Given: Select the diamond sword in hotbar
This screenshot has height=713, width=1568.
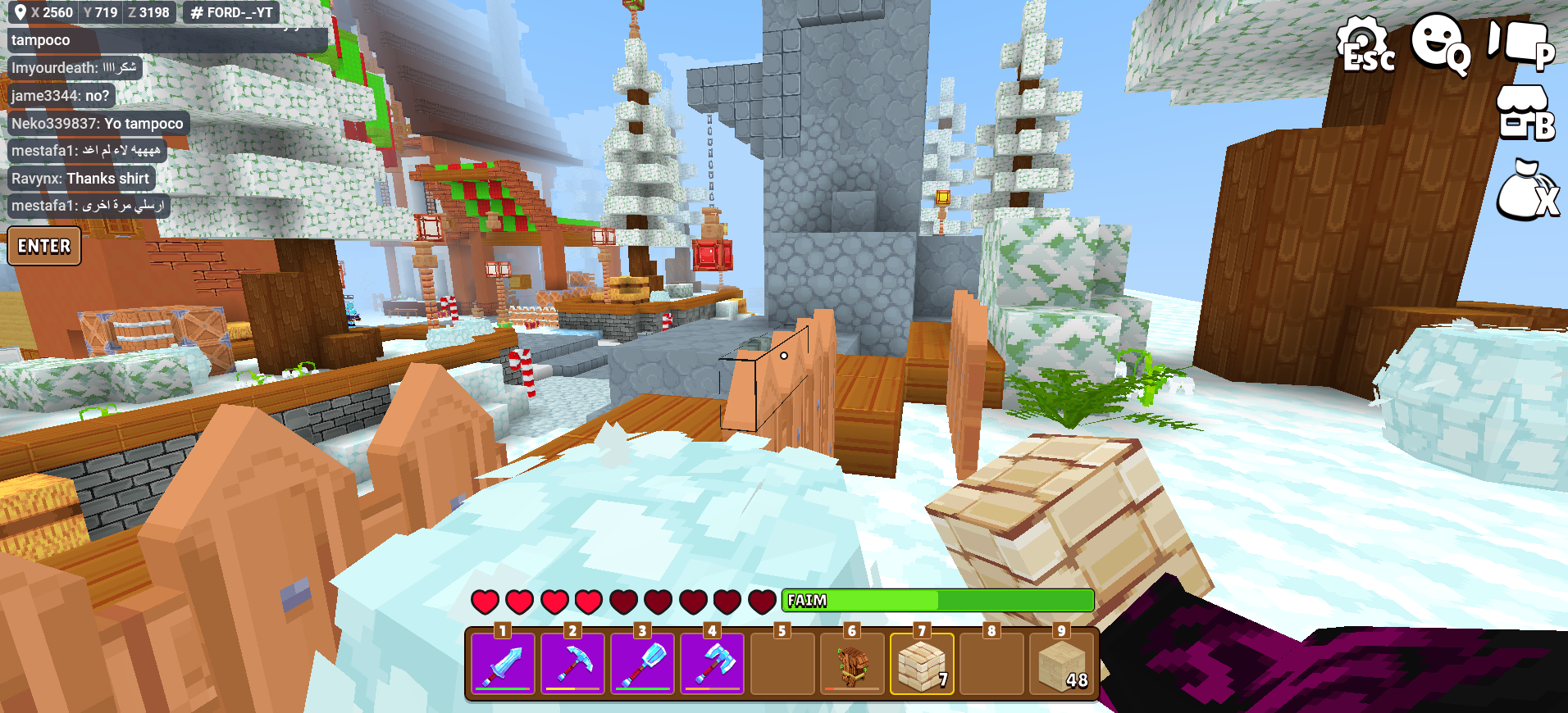Looking at the screenshot, I should pos(503,663).
